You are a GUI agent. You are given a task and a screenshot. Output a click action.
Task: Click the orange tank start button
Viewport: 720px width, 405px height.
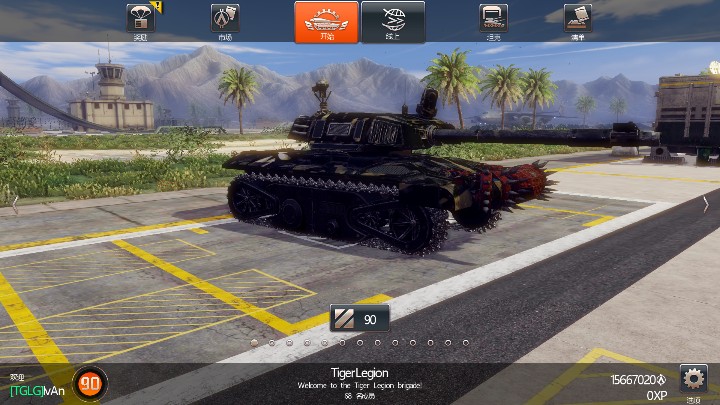pyautogui.click(x=326, y=21)
